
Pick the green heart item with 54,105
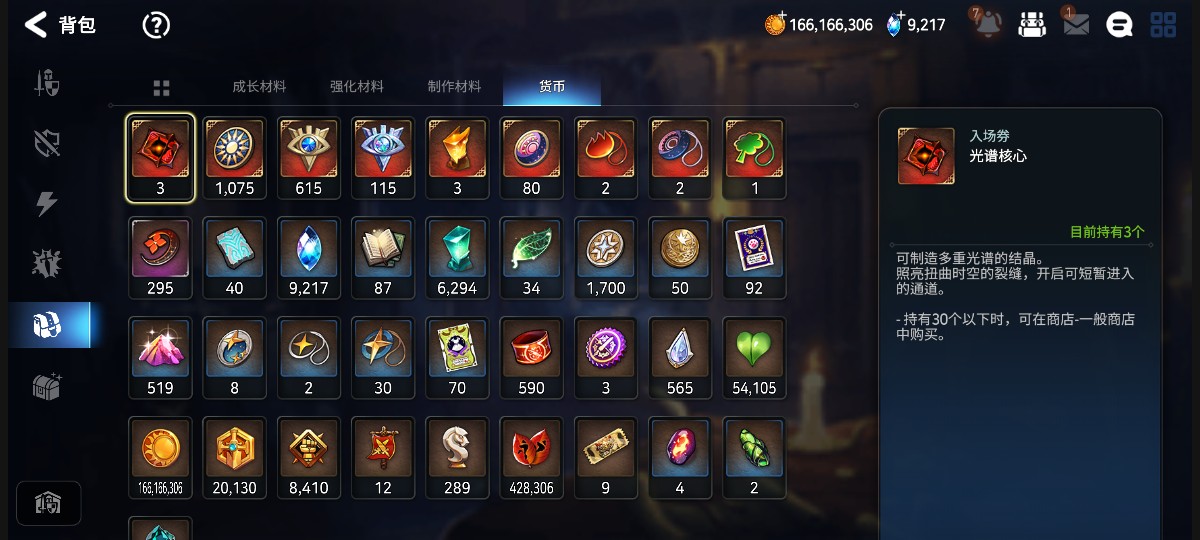click(x=754, y=358)
